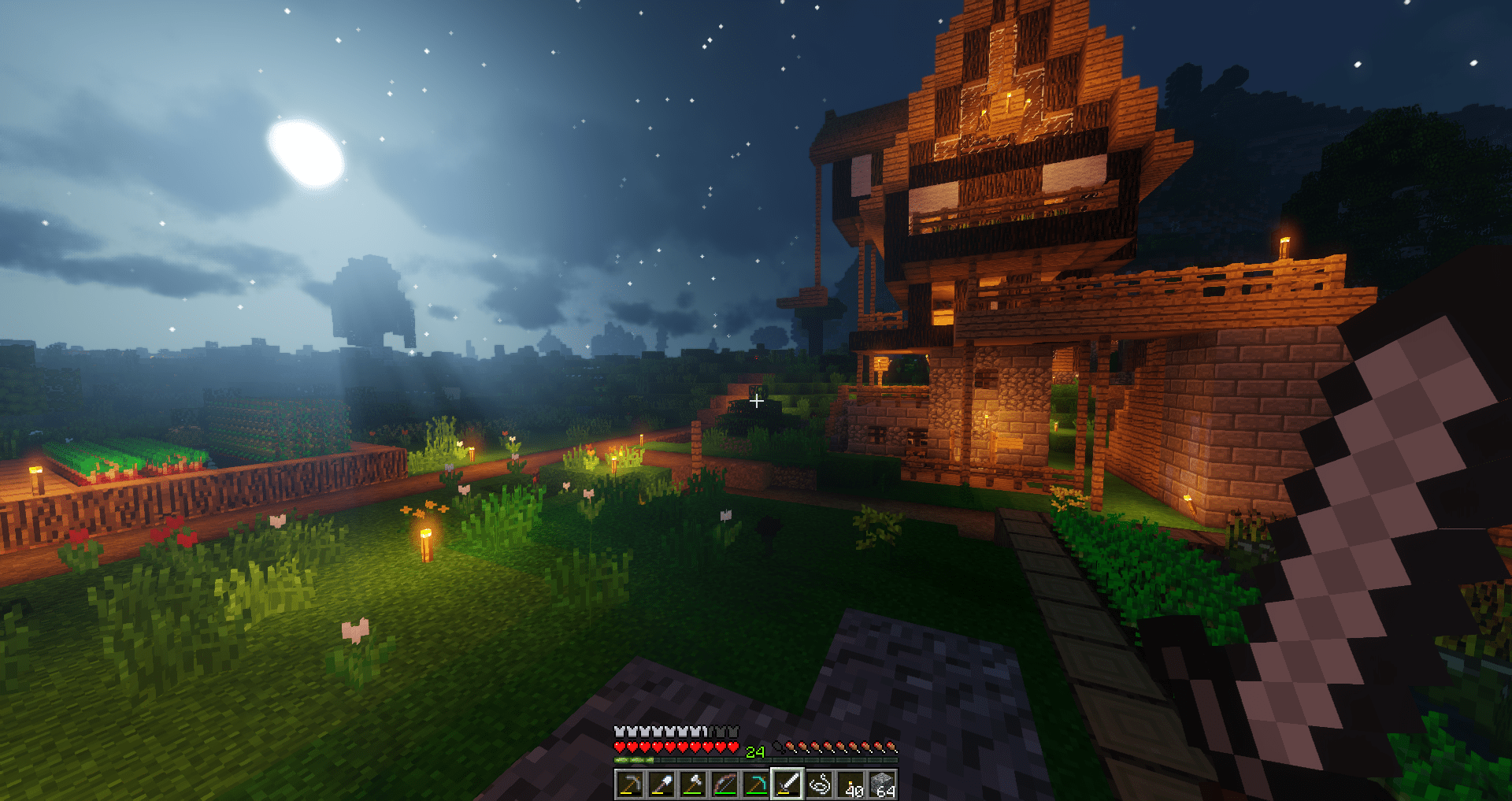Viewport: 1512px width, 801px height.
Task: Select the lead item in the hotbar
Action: point(819,784)
